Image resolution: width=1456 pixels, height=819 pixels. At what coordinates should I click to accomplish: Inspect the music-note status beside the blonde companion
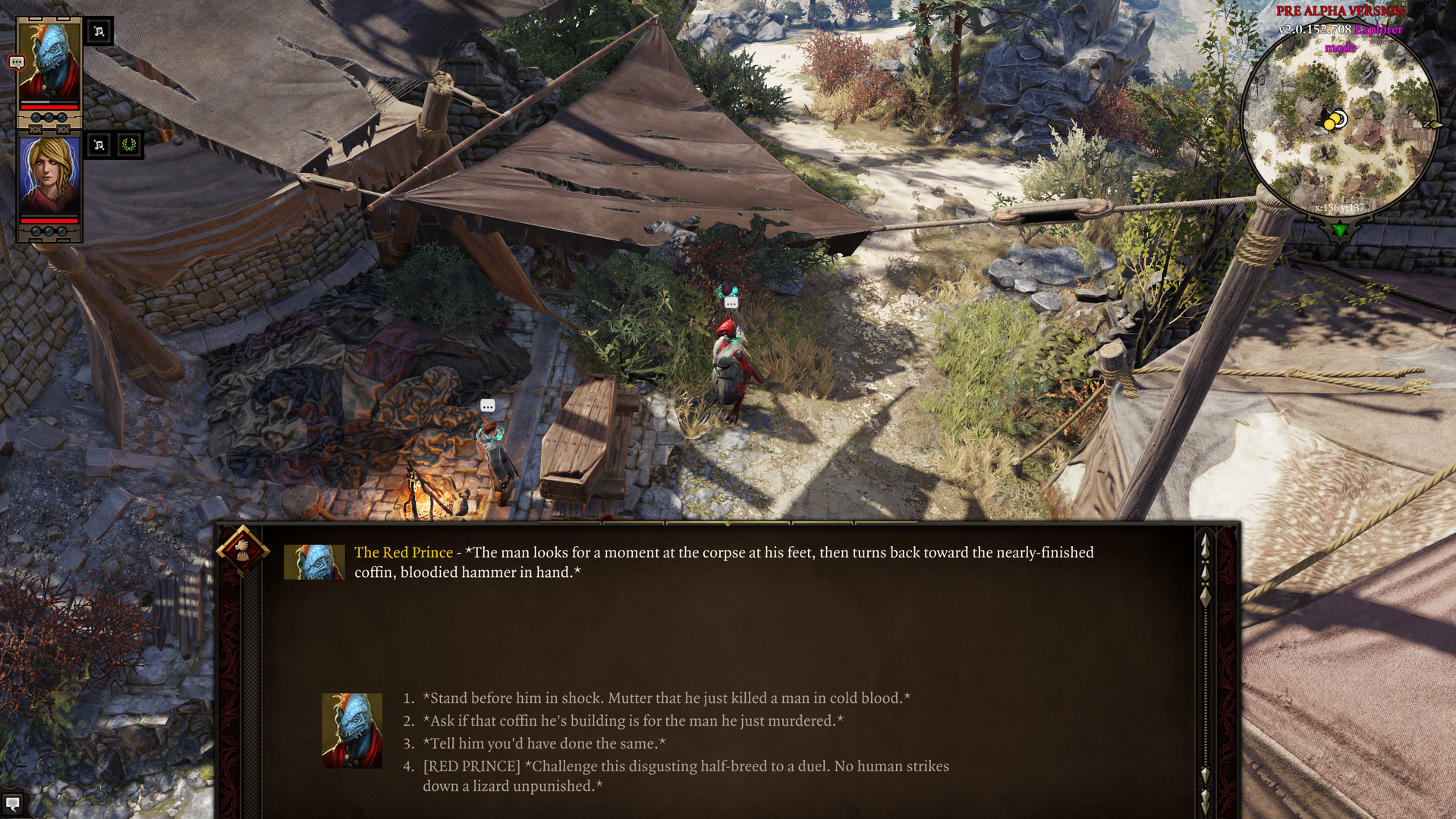point(99,145)
